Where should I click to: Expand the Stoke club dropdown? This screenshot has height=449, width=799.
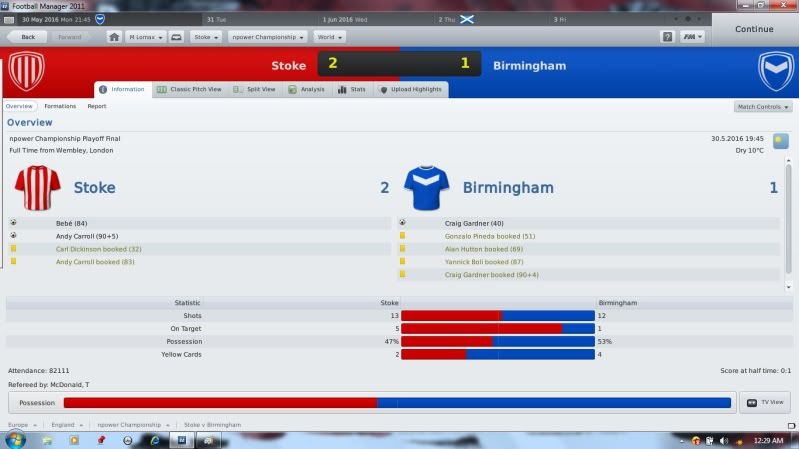click(x=207, y=37)
